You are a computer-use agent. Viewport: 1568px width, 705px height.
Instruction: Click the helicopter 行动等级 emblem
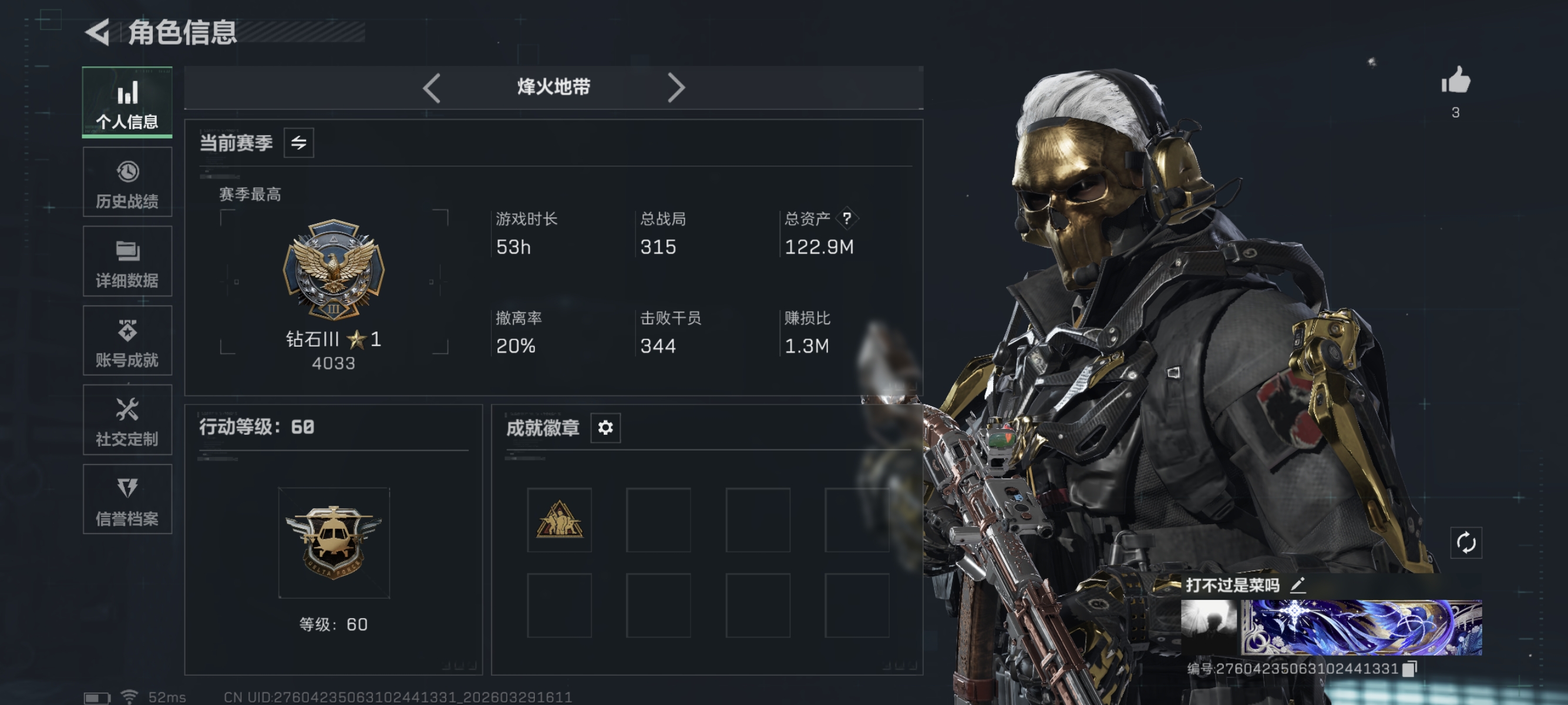coord(334,540)
